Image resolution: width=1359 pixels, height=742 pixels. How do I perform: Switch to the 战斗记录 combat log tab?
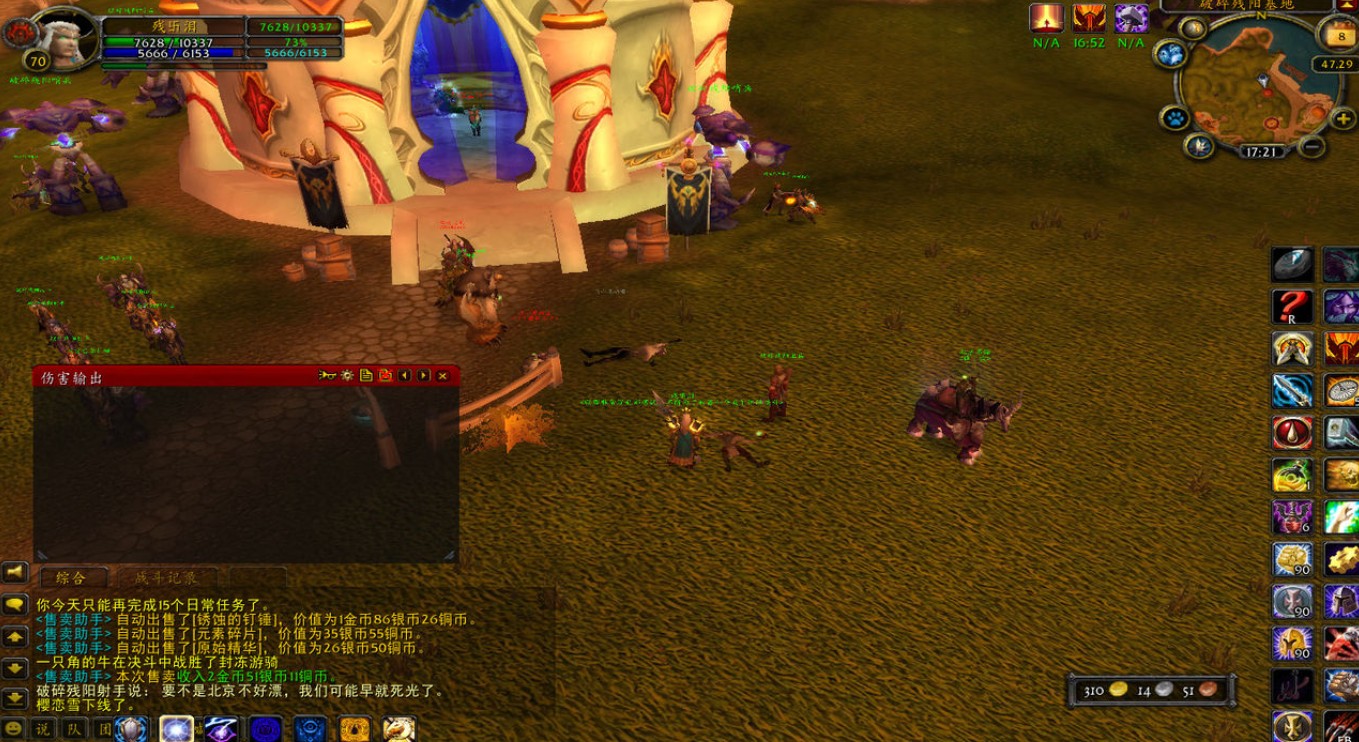tap(165, 578)
